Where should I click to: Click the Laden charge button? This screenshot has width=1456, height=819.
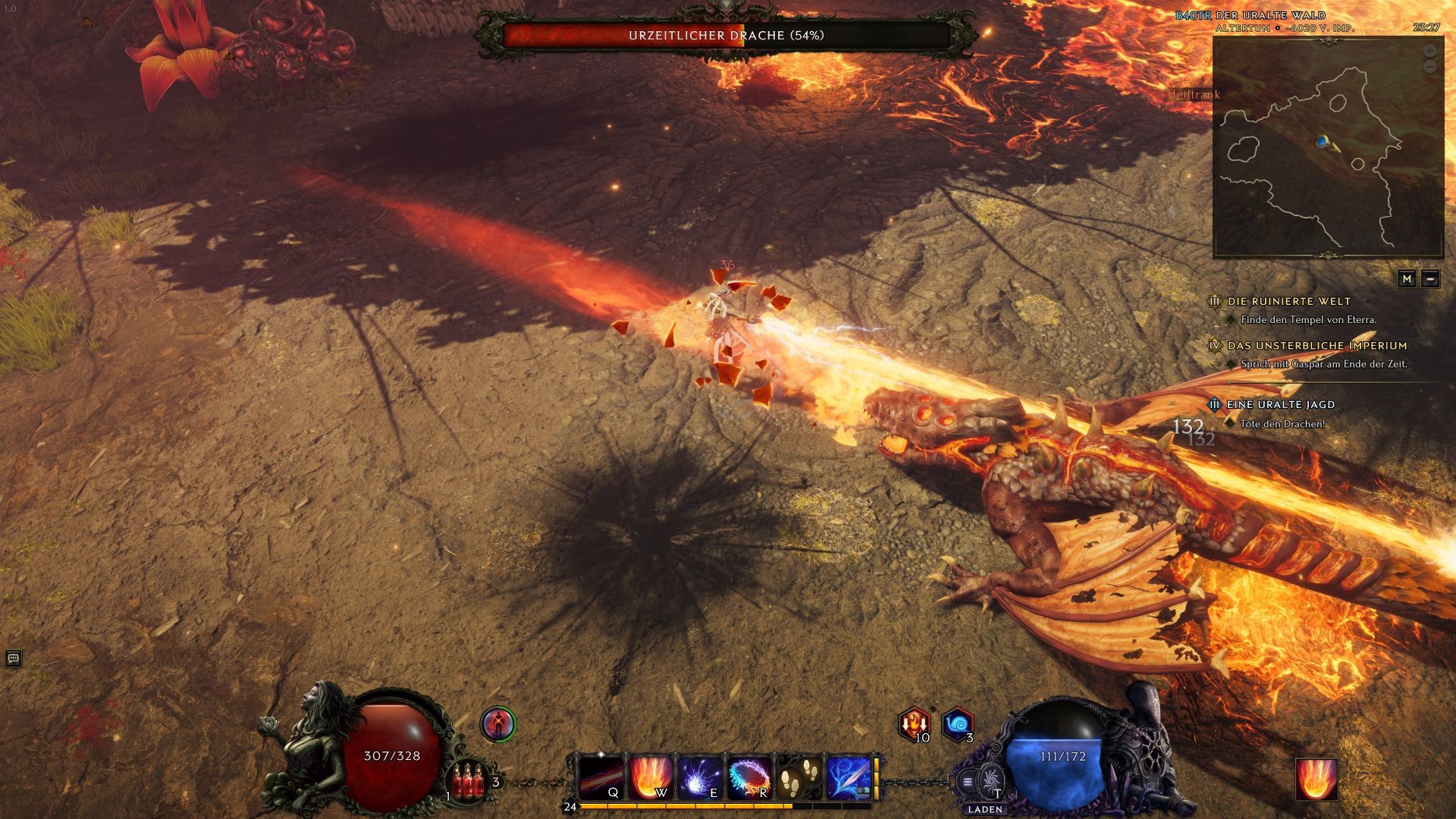[989, 781]
